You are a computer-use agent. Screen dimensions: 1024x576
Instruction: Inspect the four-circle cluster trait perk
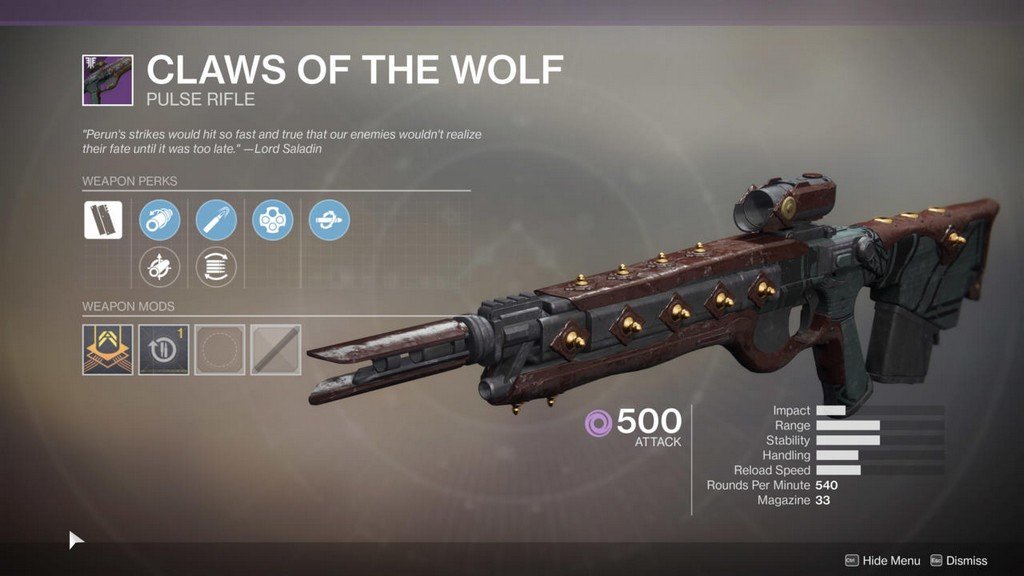point(272,219)
